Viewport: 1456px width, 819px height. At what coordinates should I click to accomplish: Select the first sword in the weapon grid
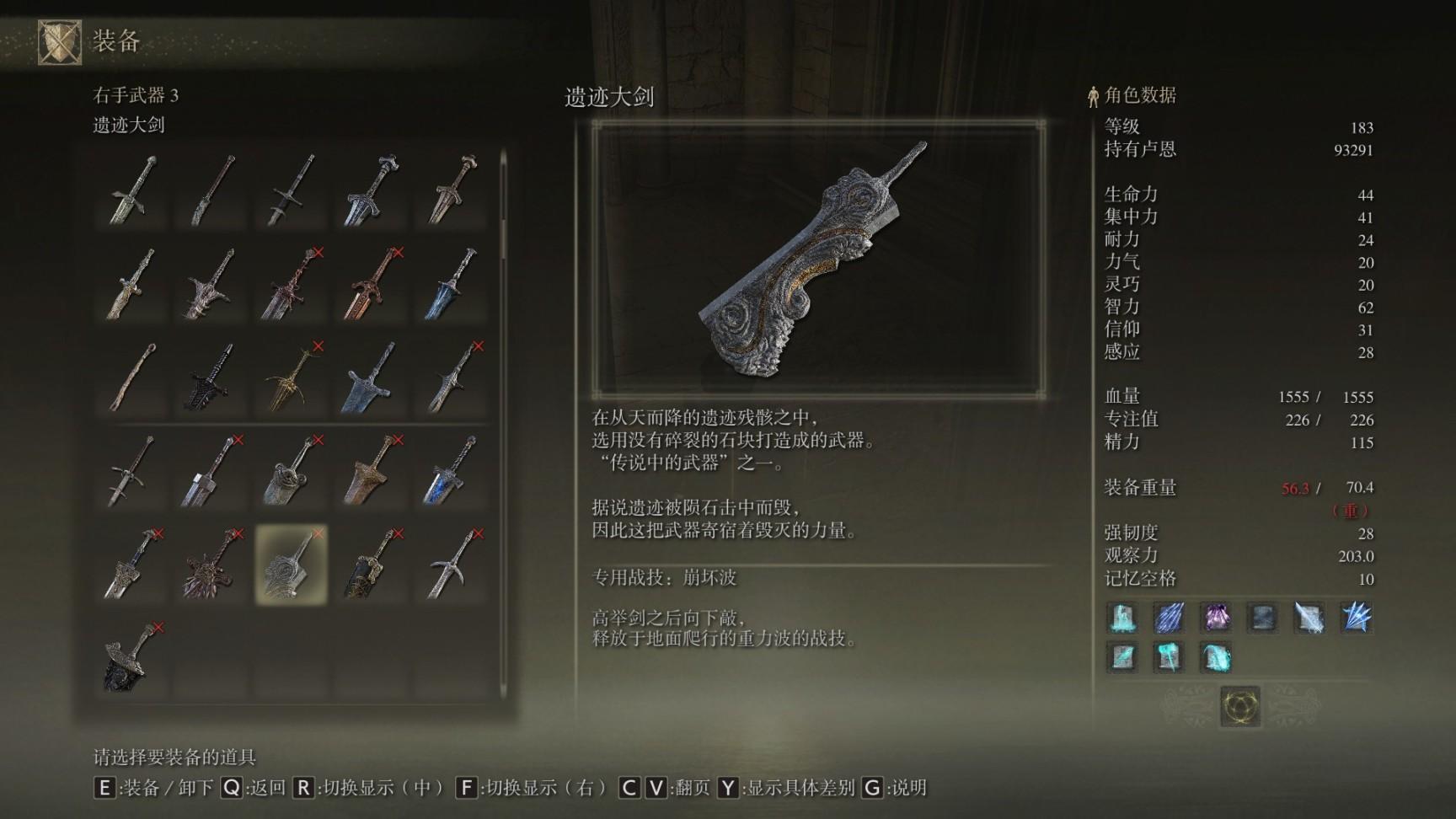(x=131, y=190)
